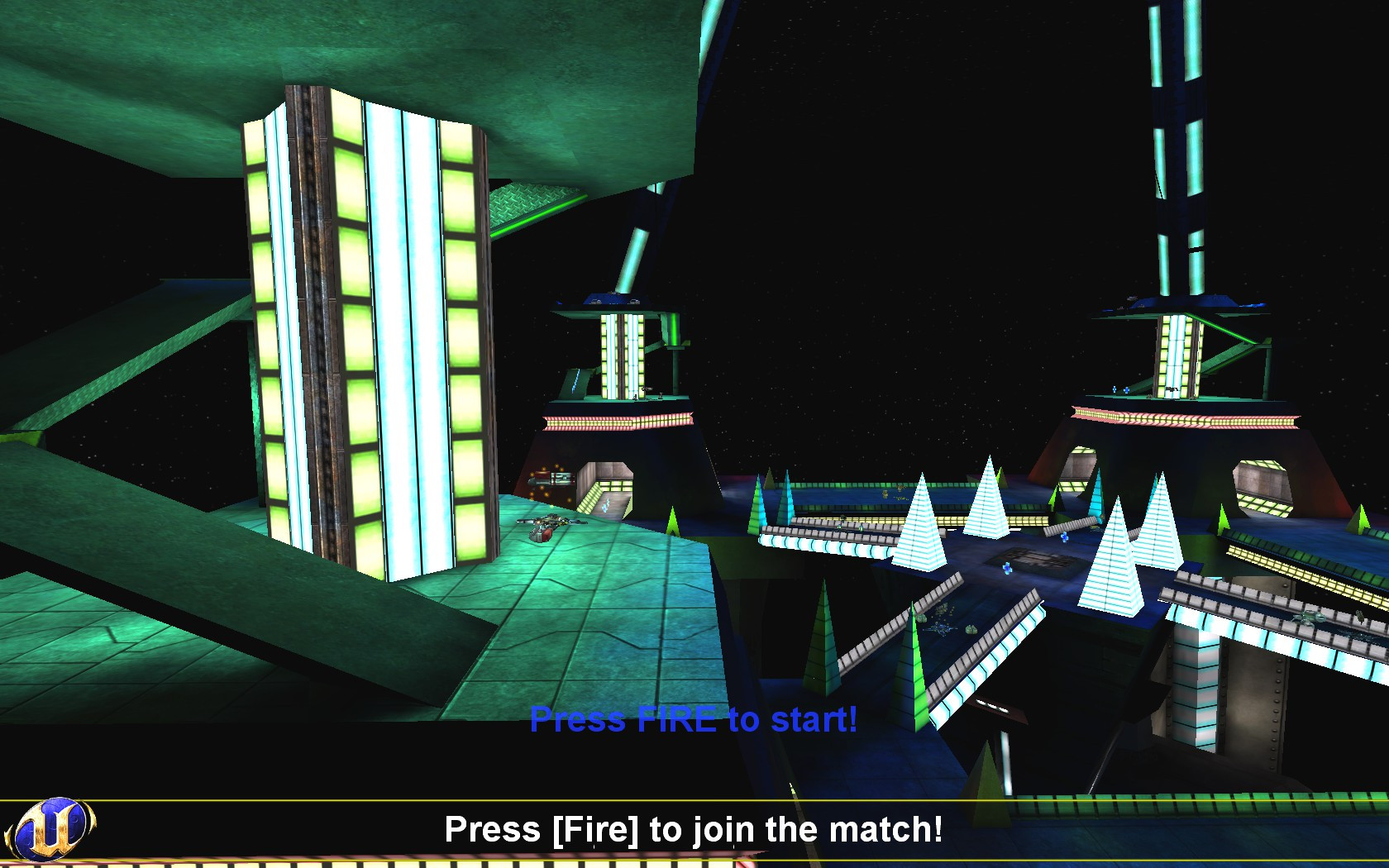Click the Press FIRE to start message
1389x868 pixels.
(694, 721)
